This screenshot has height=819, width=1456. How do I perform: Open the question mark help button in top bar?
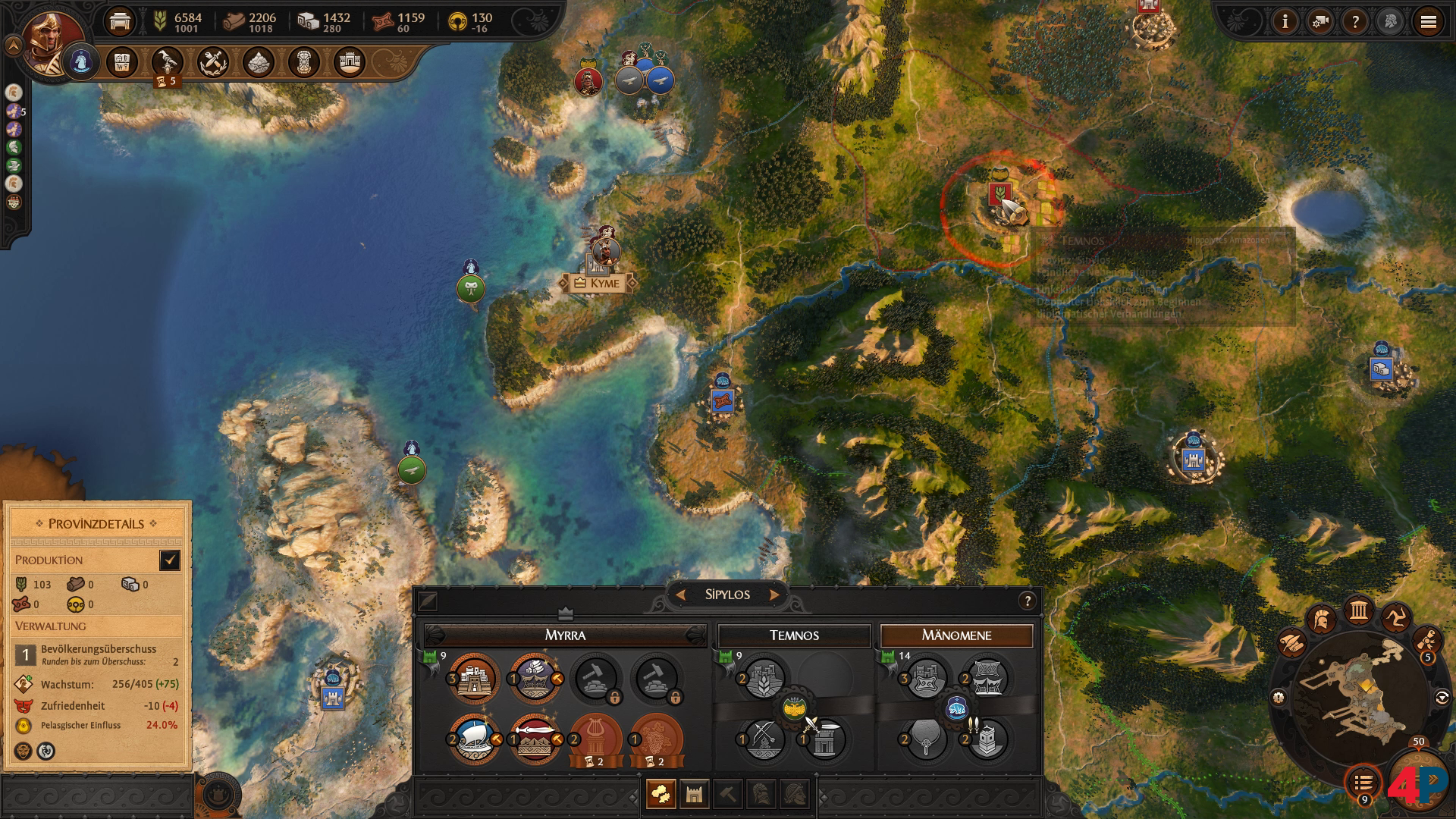click(1355, 22)
